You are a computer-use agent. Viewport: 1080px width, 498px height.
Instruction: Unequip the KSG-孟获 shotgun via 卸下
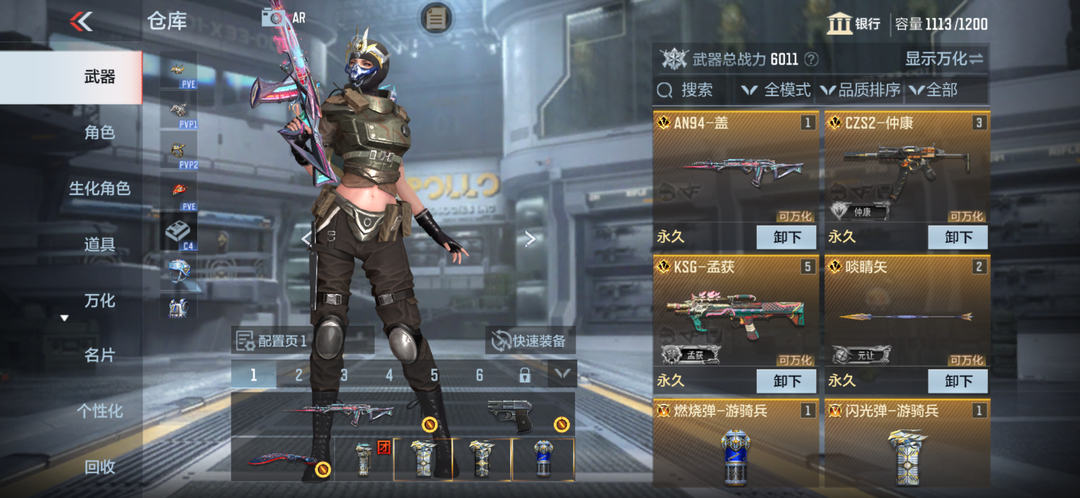coord(787,381)
